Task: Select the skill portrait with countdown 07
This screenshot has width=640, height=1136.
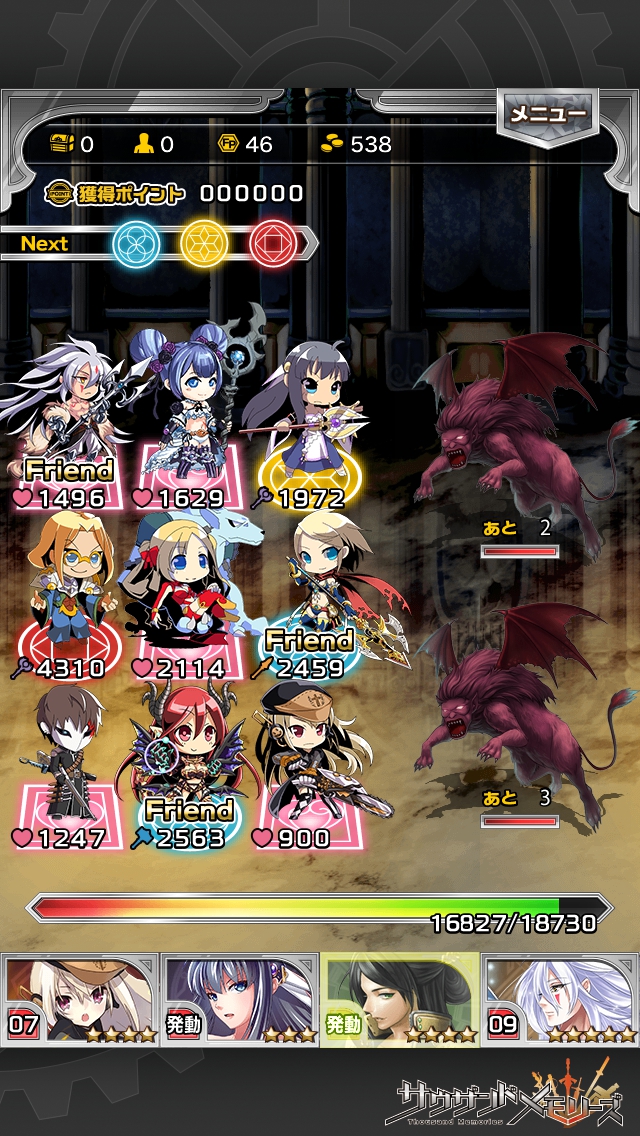Action: [x=80, y=999]
